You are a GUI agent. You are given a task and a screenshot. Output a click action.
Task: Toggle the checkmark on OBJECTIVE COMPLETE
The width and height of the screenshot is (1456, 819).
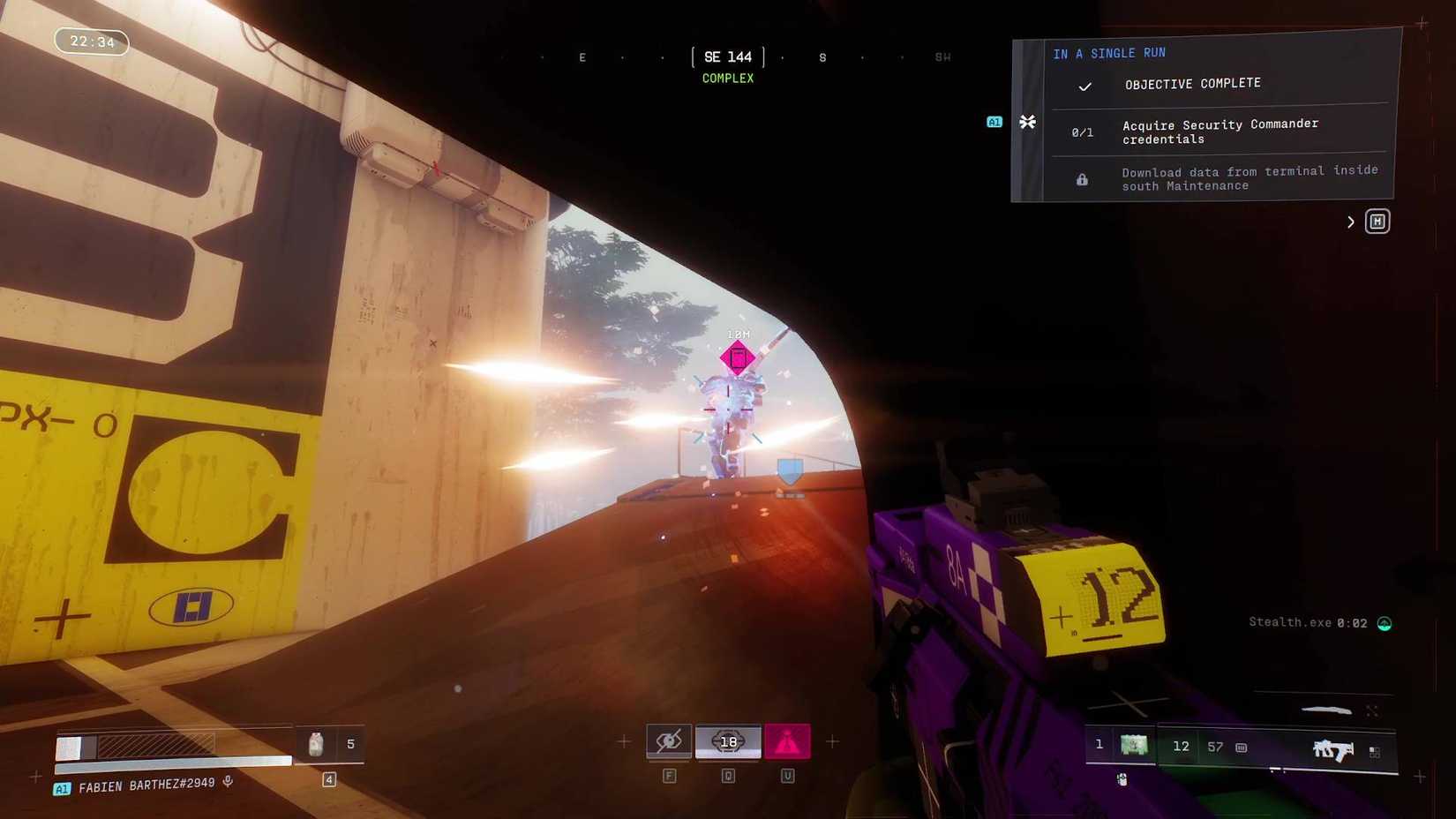click(x=1084, y=86)
